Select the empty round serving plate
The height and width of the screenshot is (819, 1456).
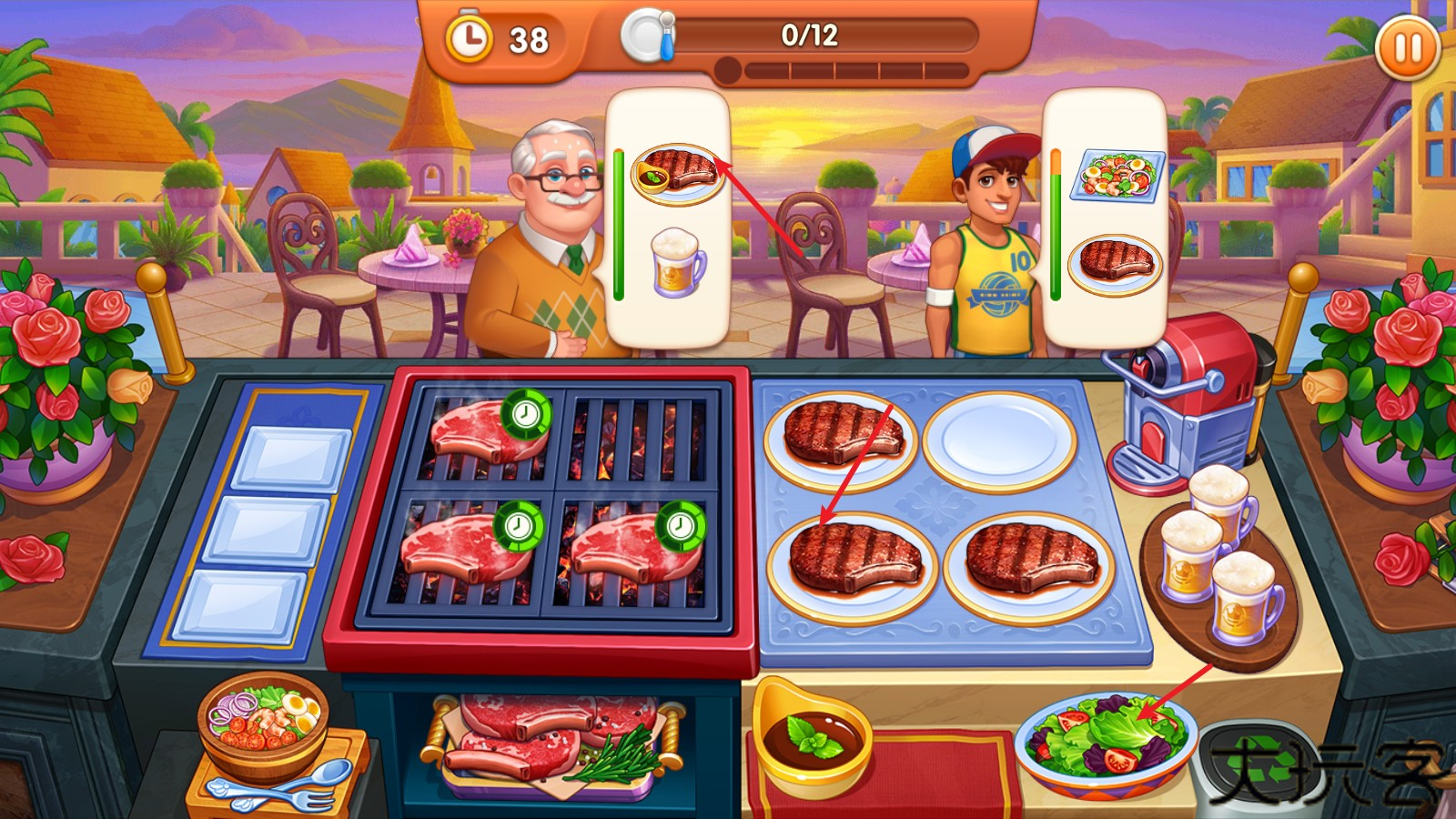coord(999,441)
